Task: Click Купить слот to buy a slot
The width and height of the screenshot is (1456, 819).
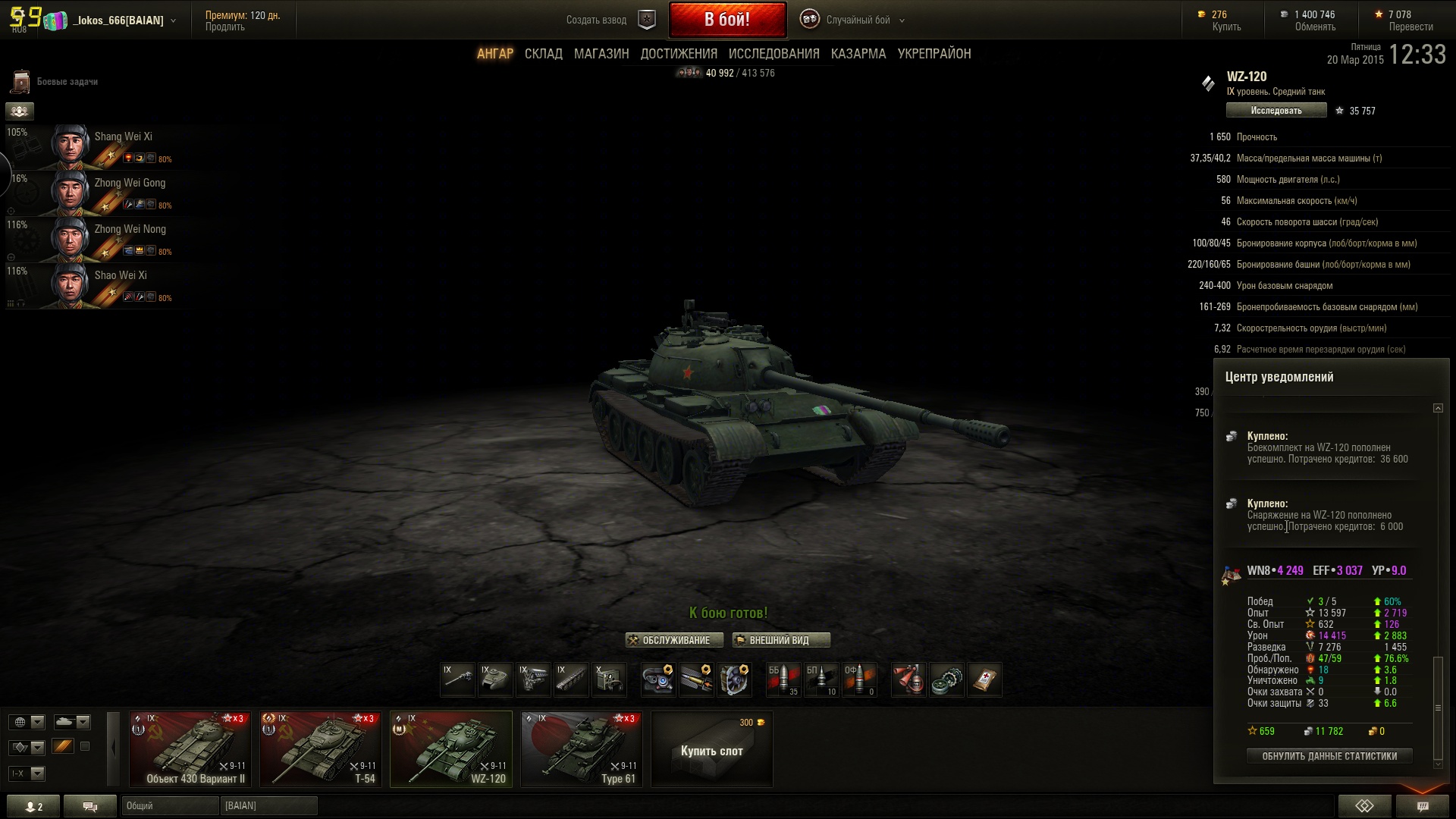Action: (x=711, y=750)
